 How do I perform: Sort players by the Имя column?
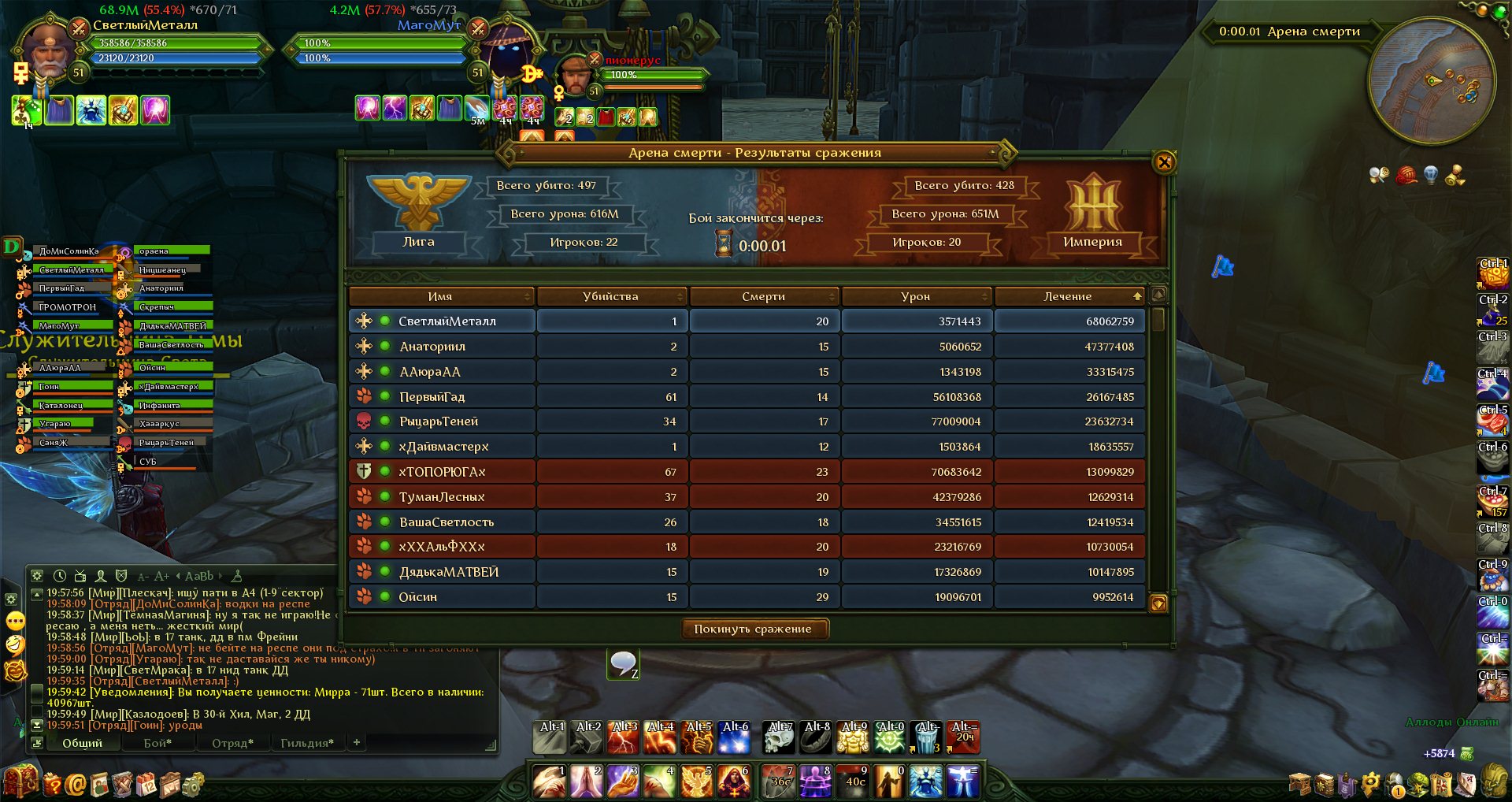pos(440,296)
